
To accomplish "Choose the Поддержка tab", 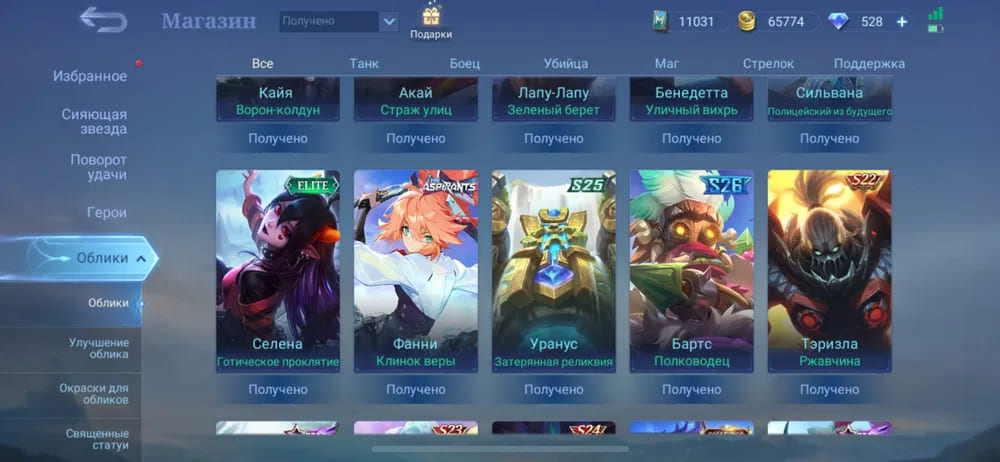I will click(x=869, y=63).
